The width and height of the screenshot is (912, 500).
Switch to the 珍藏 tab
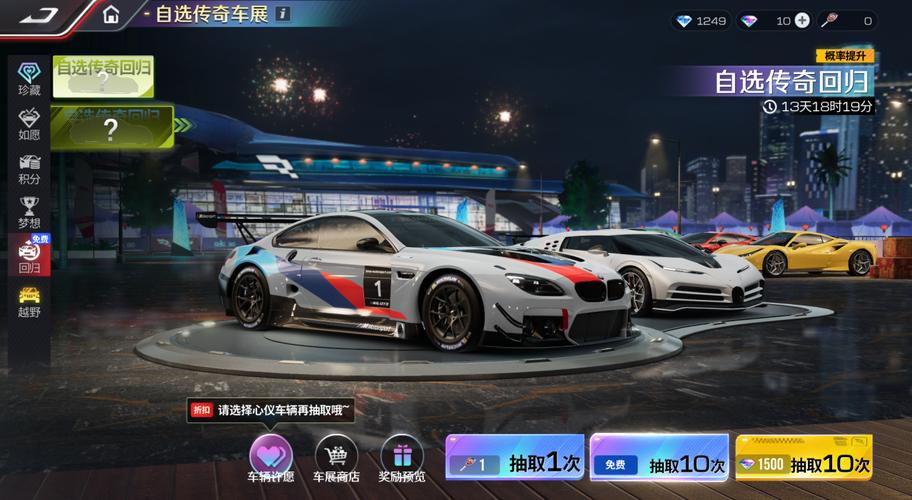(x=29, y=77)
